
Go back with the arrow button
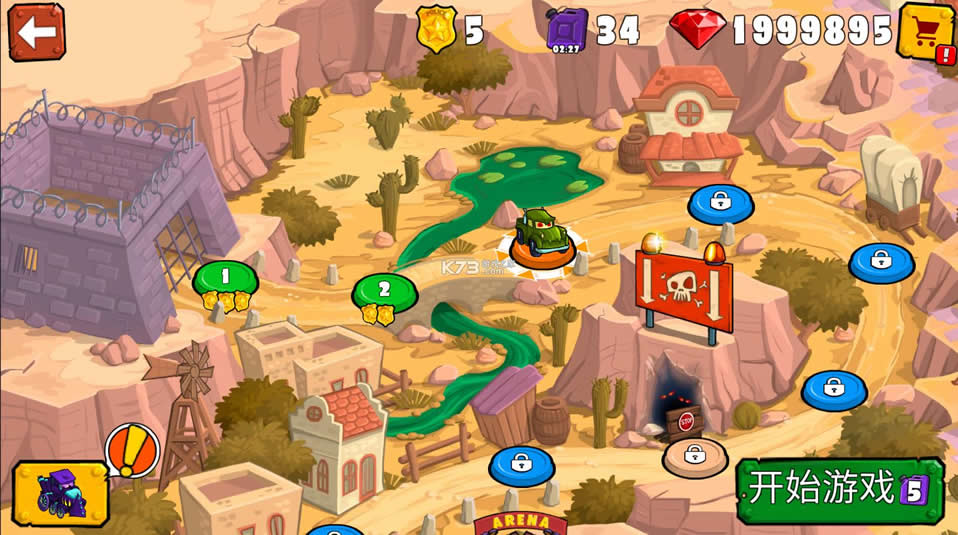[36, 31]
